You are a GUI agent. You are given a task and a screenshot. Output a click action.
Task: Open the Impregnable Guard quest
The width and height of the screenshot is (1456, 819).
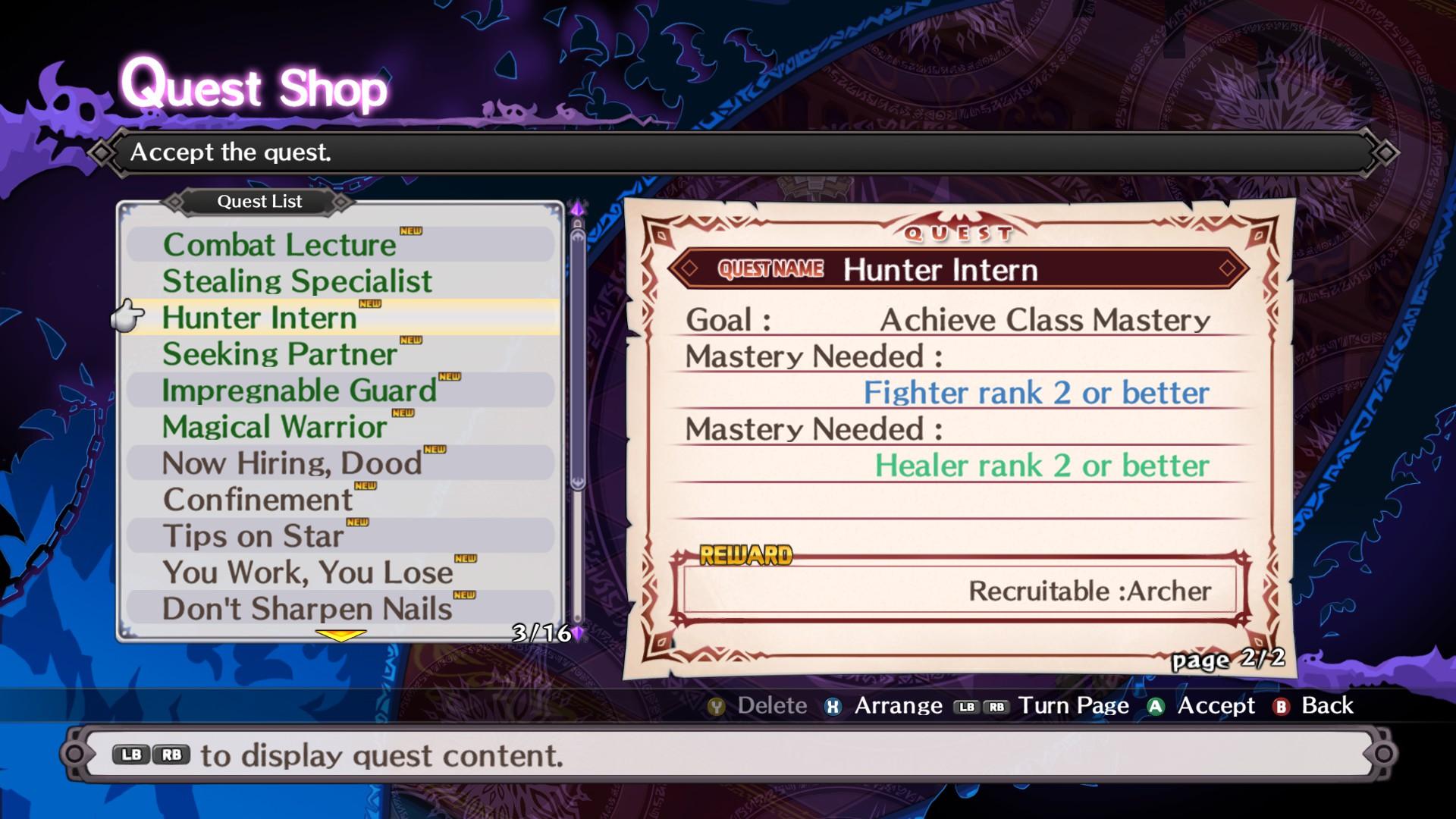(x=299, y=391)
